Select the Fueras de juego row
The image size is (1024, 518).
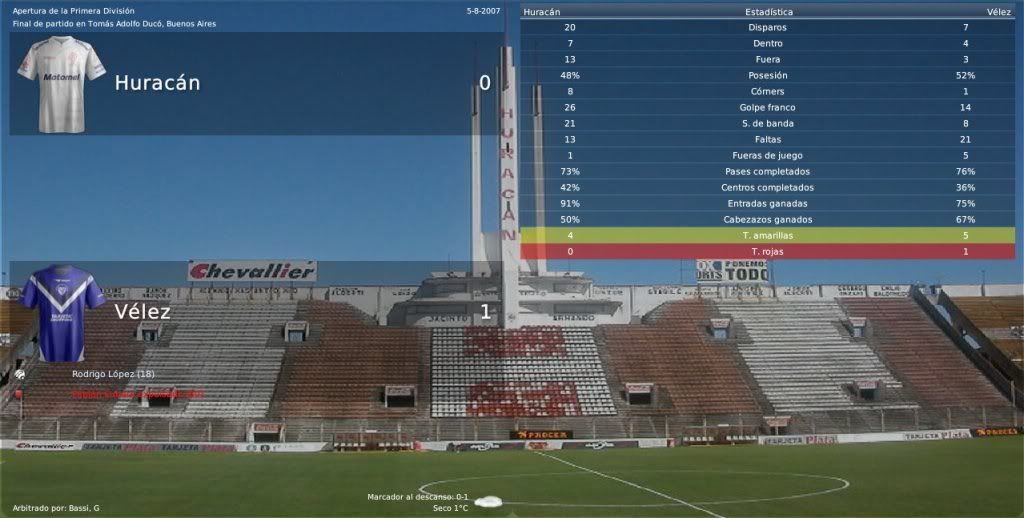[x=767, y=155]
